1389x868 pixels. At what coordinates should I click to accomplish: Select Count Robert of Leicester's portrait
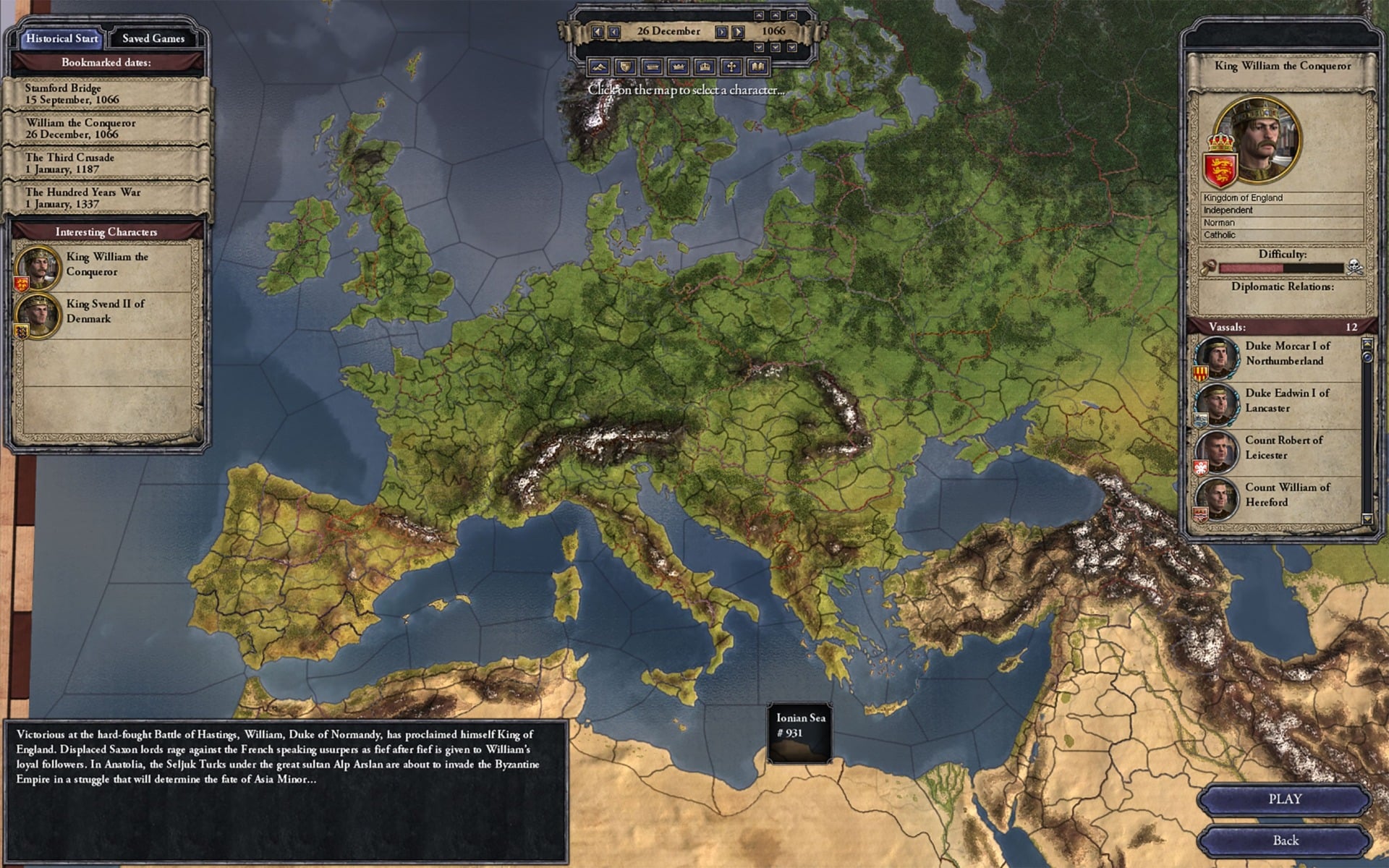coord(1217,454)
